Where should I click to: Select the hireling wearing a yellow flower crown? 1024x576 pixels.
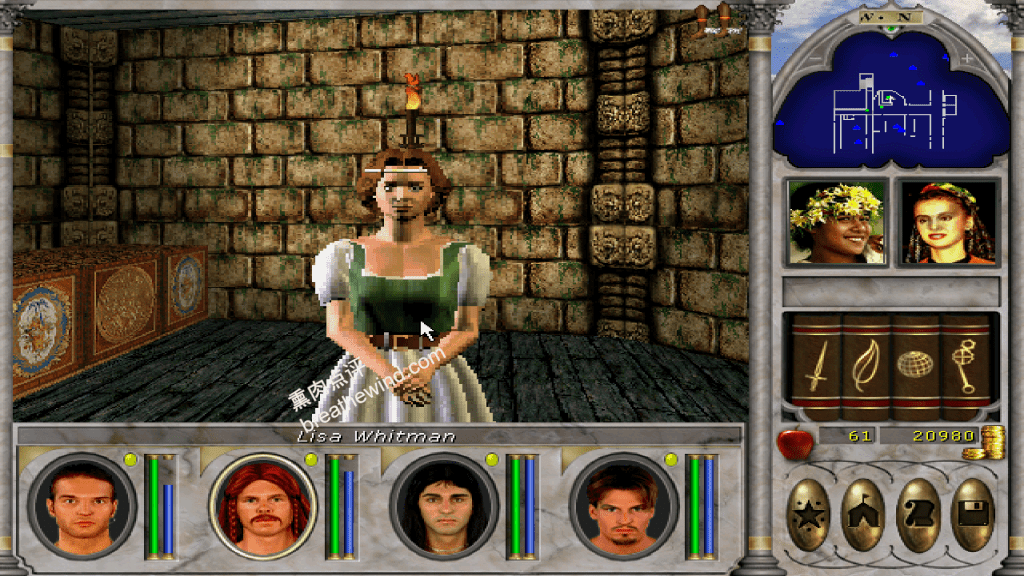click(837, 222)
